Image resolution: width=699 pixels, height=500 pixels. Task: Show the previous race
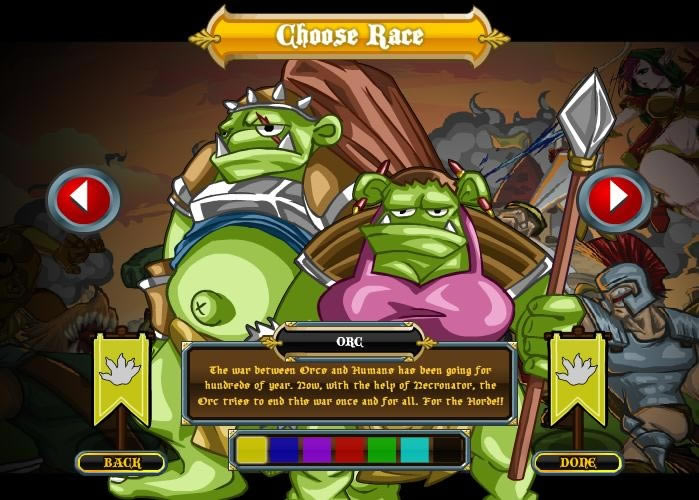[84, 199]
